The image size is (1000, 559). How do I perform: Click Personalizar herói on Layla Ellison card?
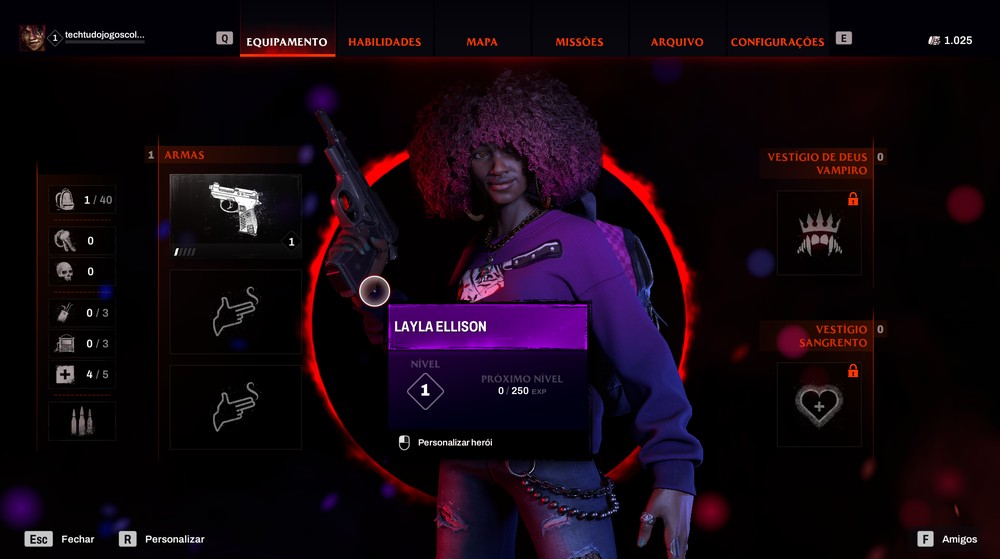(x=454, y=442)
